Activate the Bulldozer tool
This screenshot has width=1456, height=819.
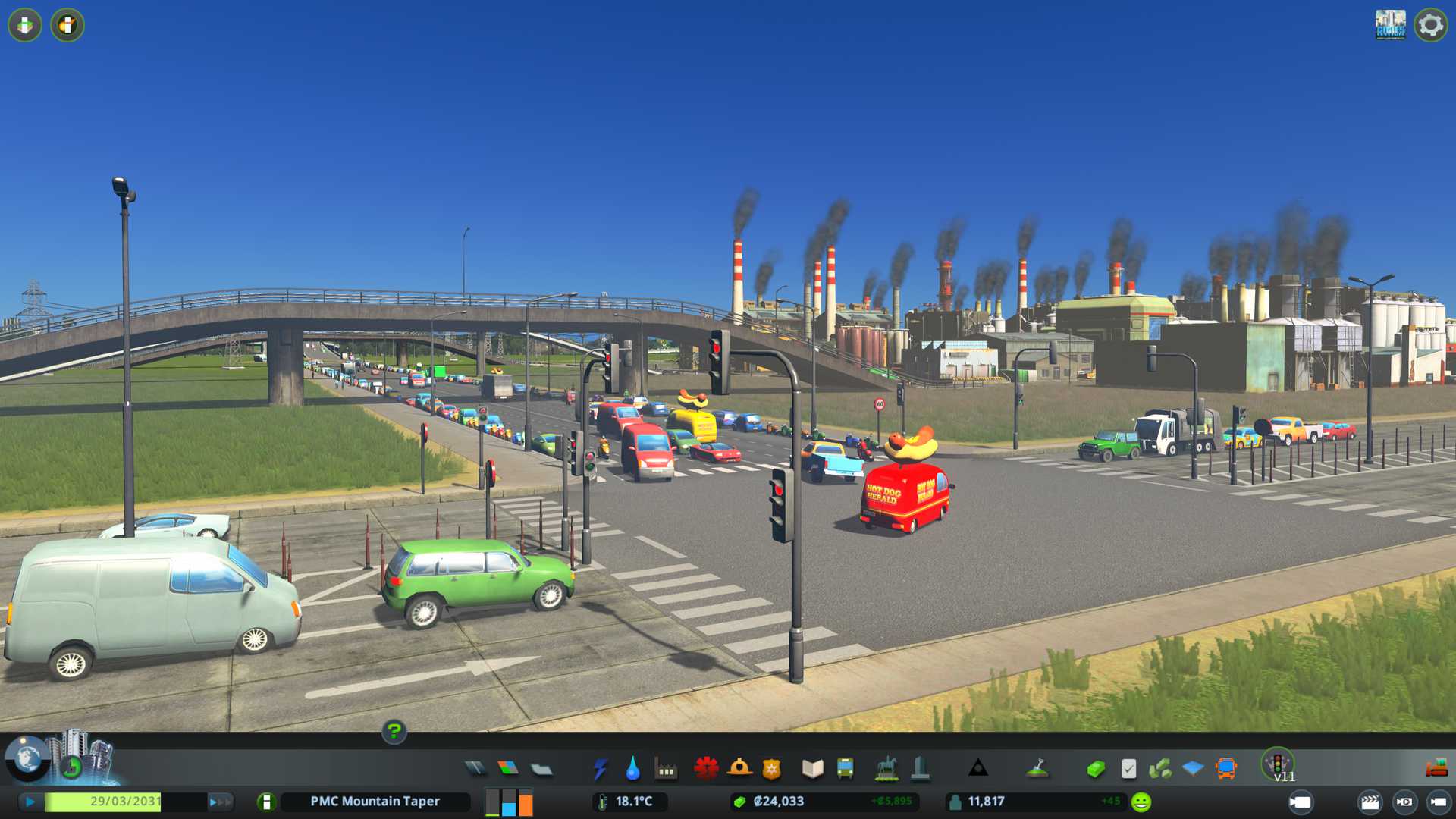[1436, 769]
